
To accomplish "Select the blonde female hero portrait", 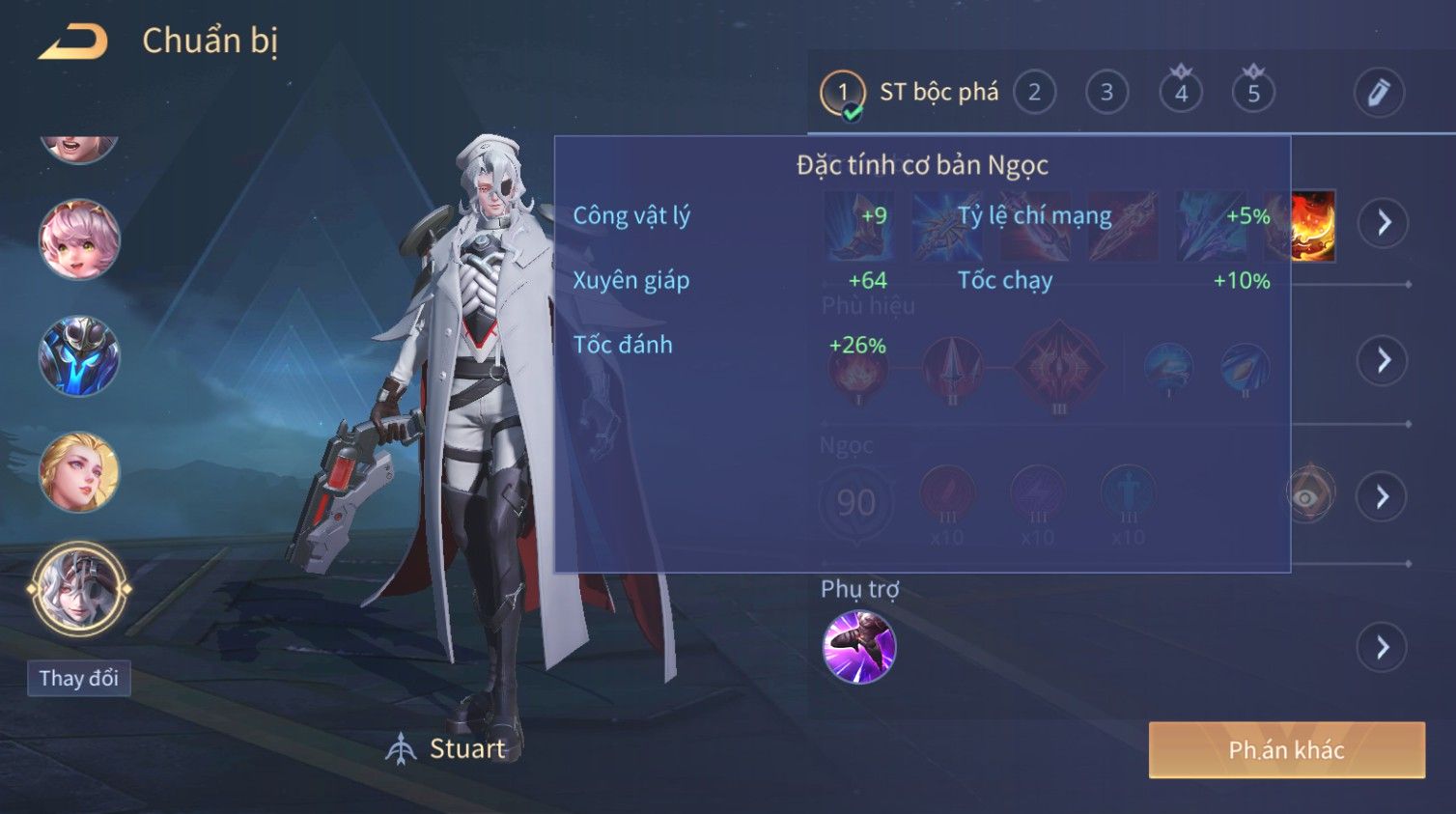I will [79, 472].
